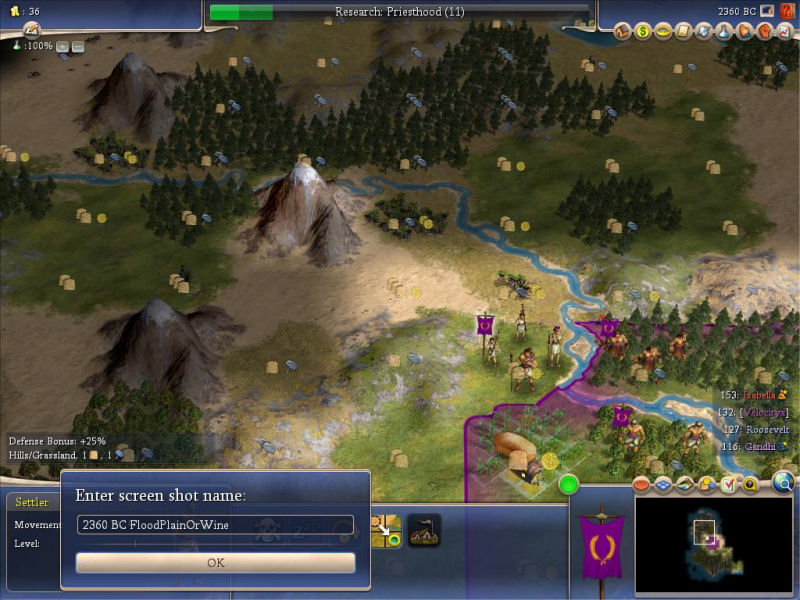Open the Domestic Advisor house icon
This screenshot has height=600, width=800.
coord(623,32)
